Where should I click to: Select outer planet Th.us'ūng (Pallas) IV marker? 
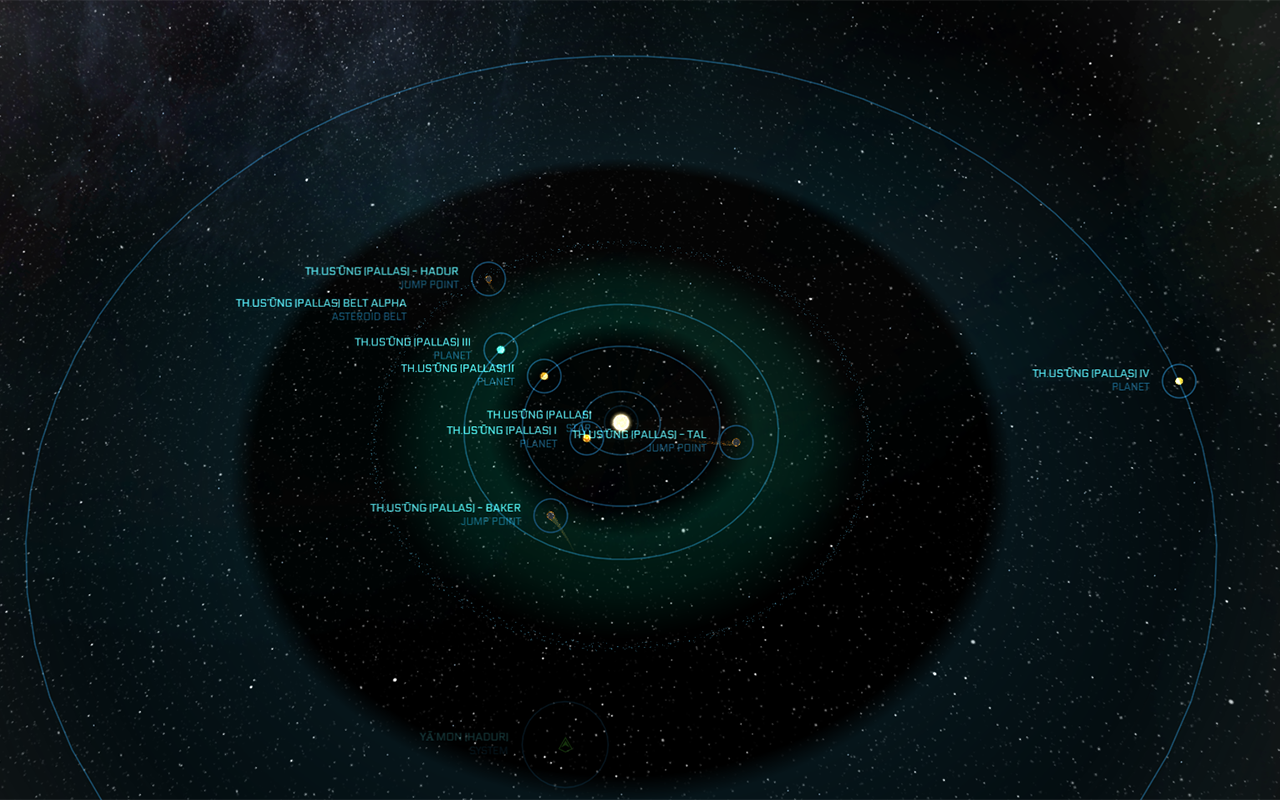(x=1179, y=381)
